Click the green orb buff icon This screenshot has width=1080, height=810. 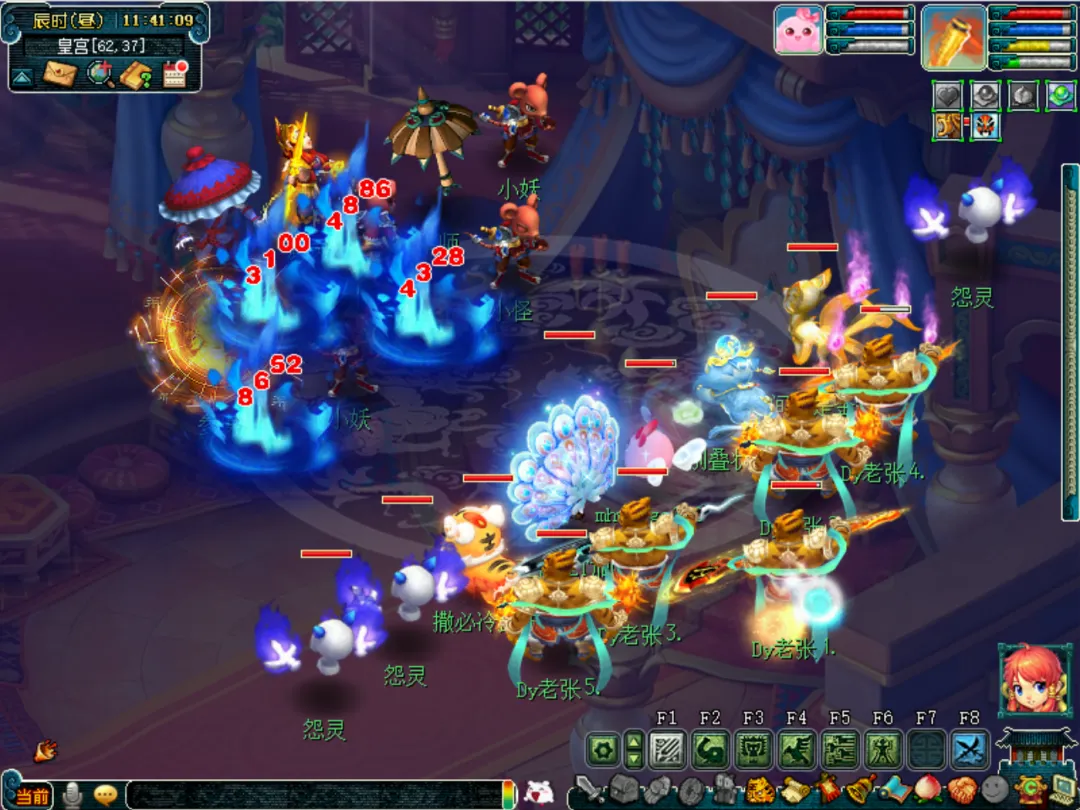(x=1060, y=95)
